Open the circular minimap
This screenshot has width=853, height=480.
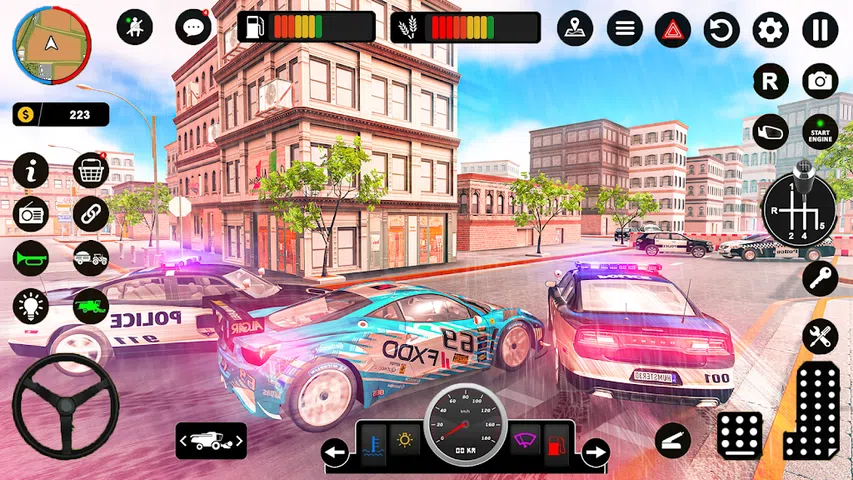pyautogui.click(x=51, y=45)
